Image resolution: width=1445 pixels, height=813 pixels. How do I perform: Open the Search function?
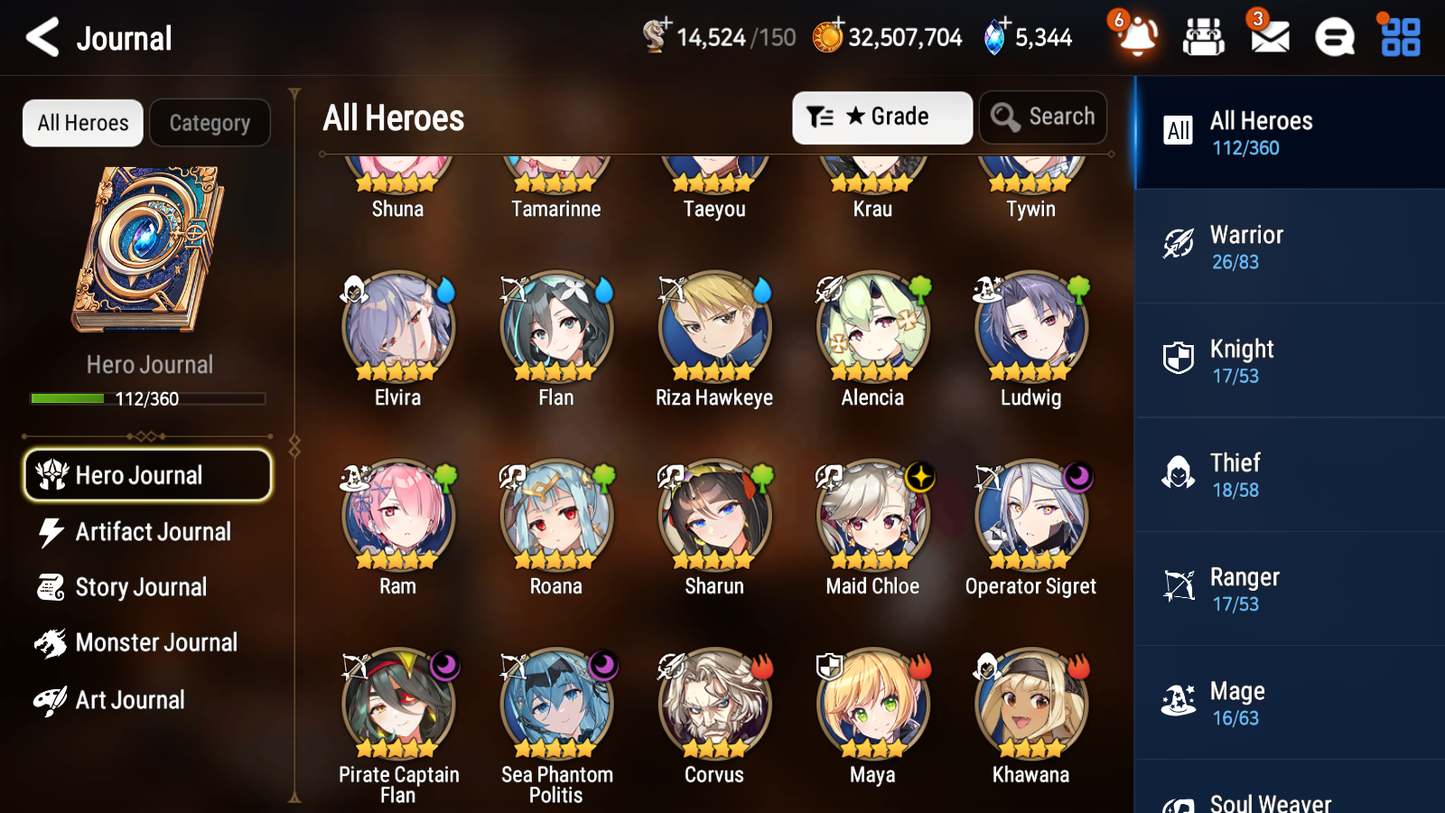coord(1043,117)
